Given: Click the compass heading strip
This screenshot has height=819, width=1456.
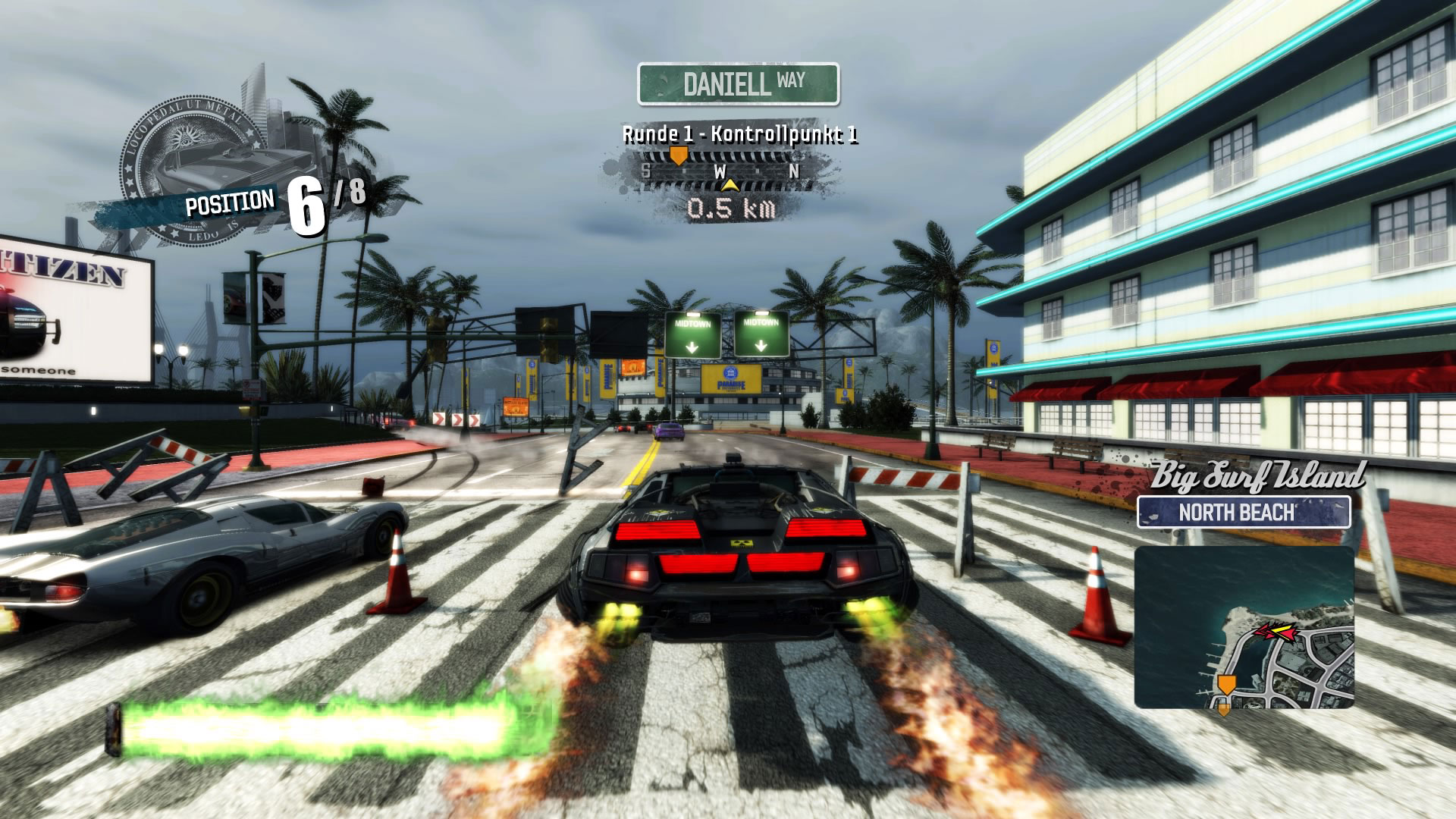Looking at the screenshot, I should pos(719,171).
